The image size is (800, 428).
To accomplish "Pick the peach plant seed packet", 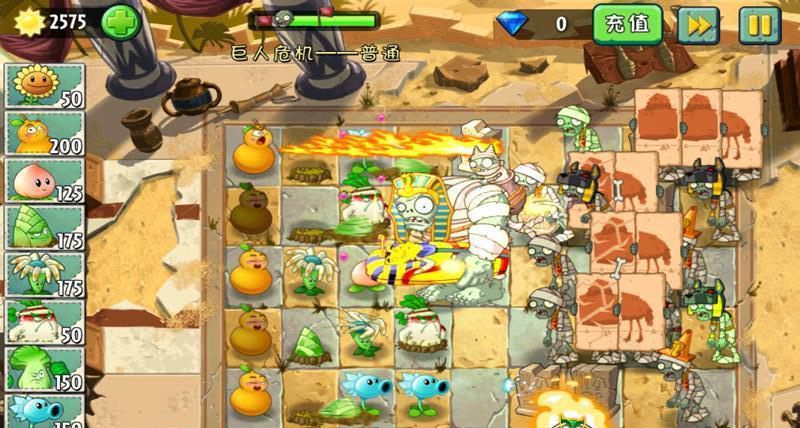I will [x=46, y=180].
